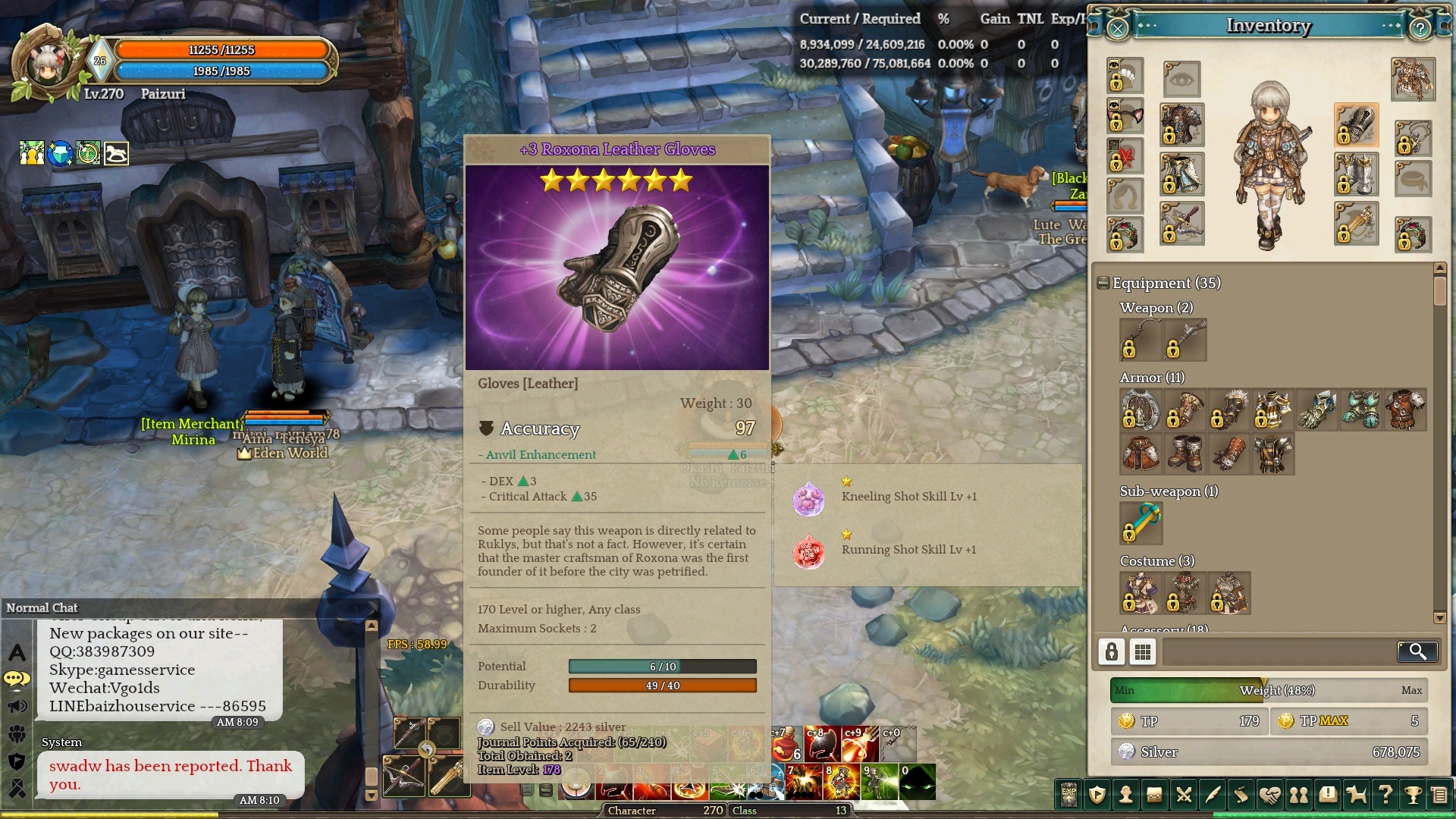This screenshot has height=819, width=1456.
Task: Swap weapon sets with the arrow button
Action: coord(427,750)
